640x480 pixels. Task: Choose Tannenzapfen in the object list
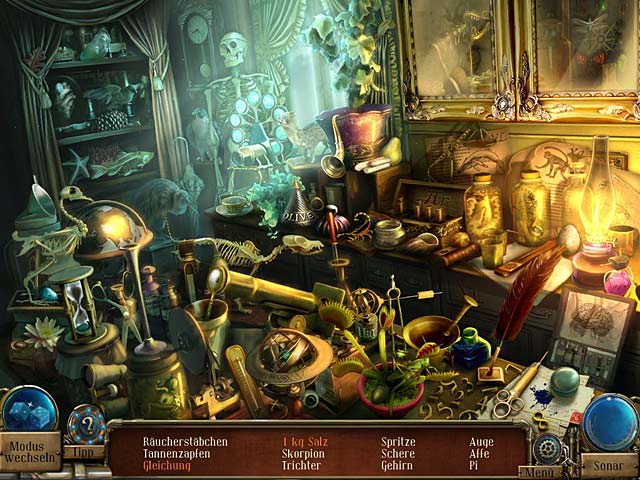[177, 453]
